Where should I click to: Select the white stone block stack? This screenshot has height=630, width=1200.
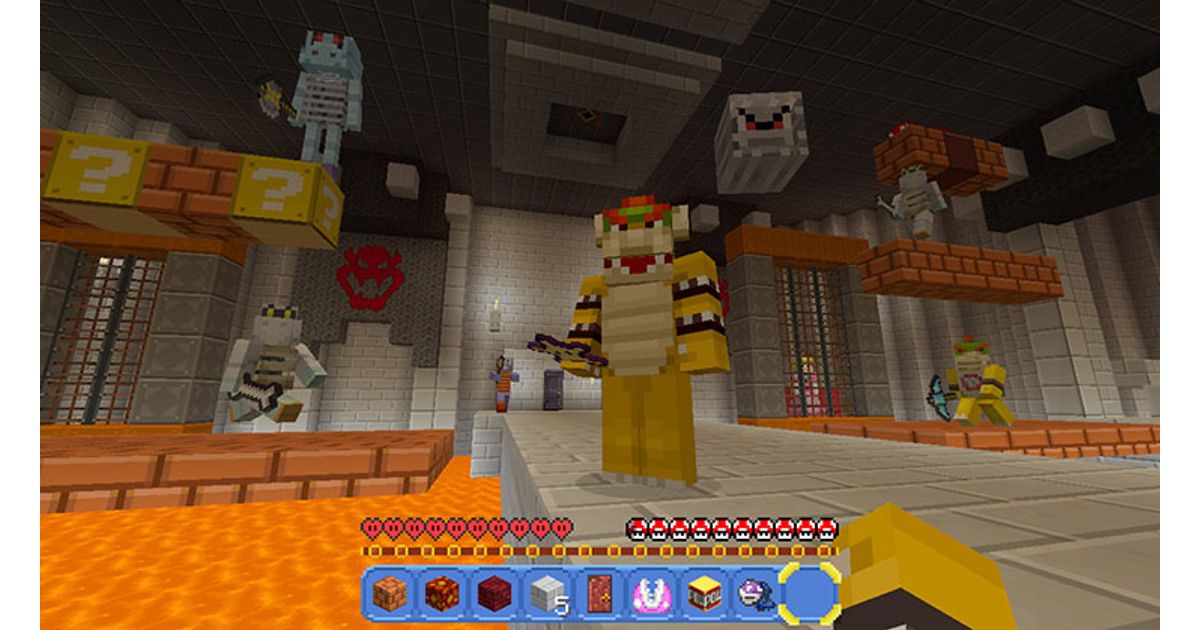tap(546, 594)
